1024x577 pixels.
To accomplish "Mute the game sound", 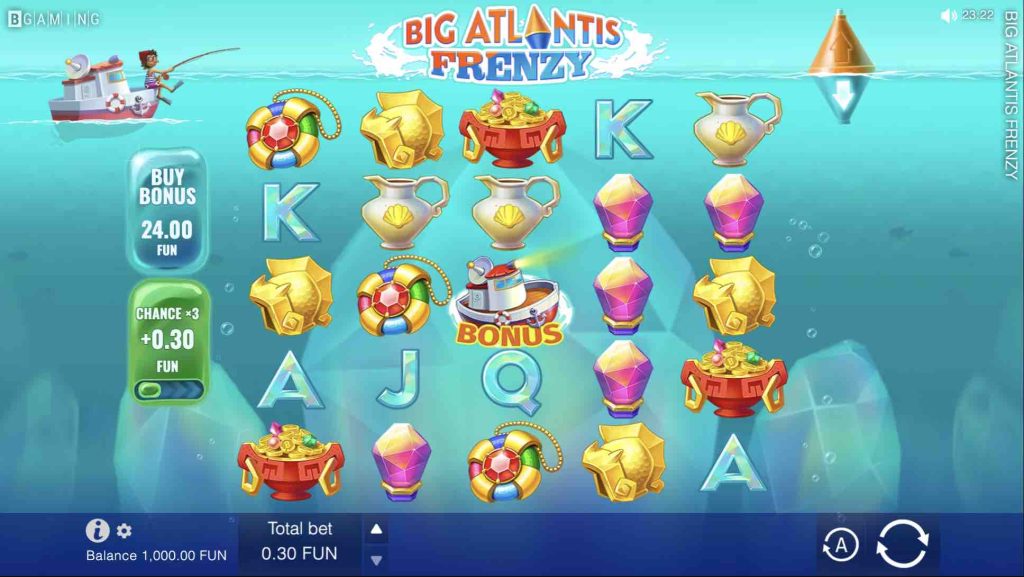I will click(x=948, y=15).
